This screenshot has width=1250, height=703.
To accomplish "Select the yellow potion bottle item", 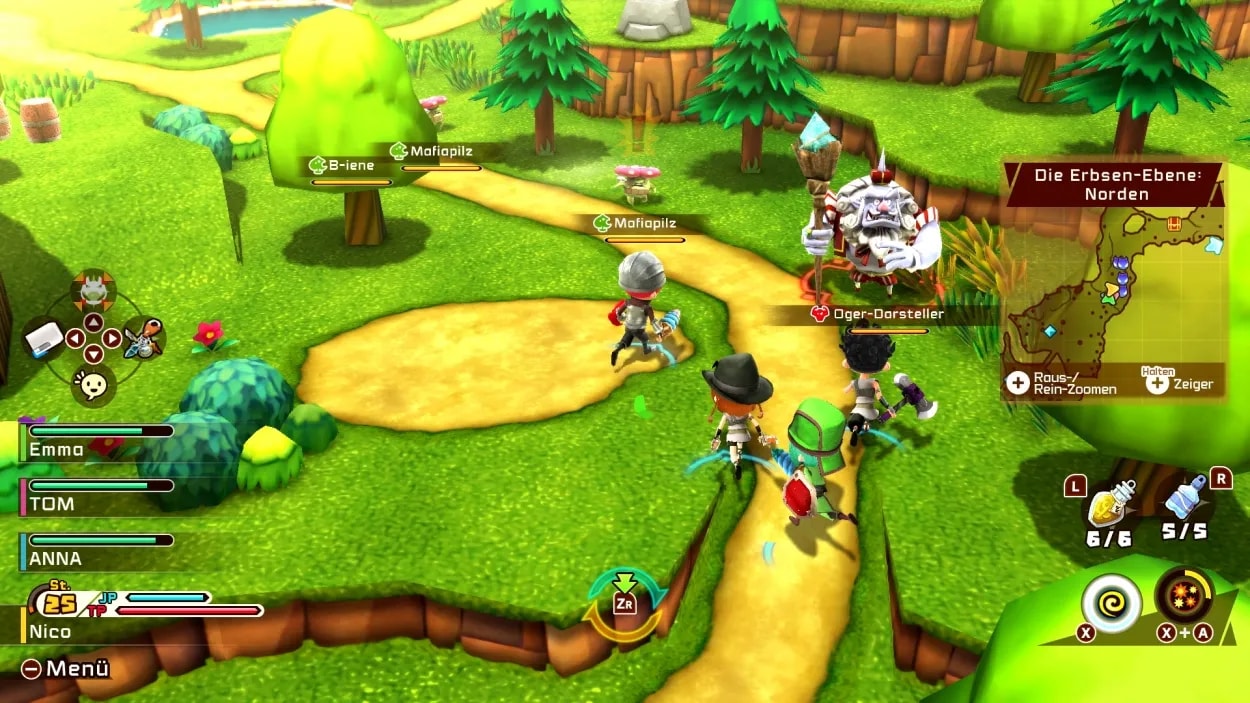I will [1111, 503].
